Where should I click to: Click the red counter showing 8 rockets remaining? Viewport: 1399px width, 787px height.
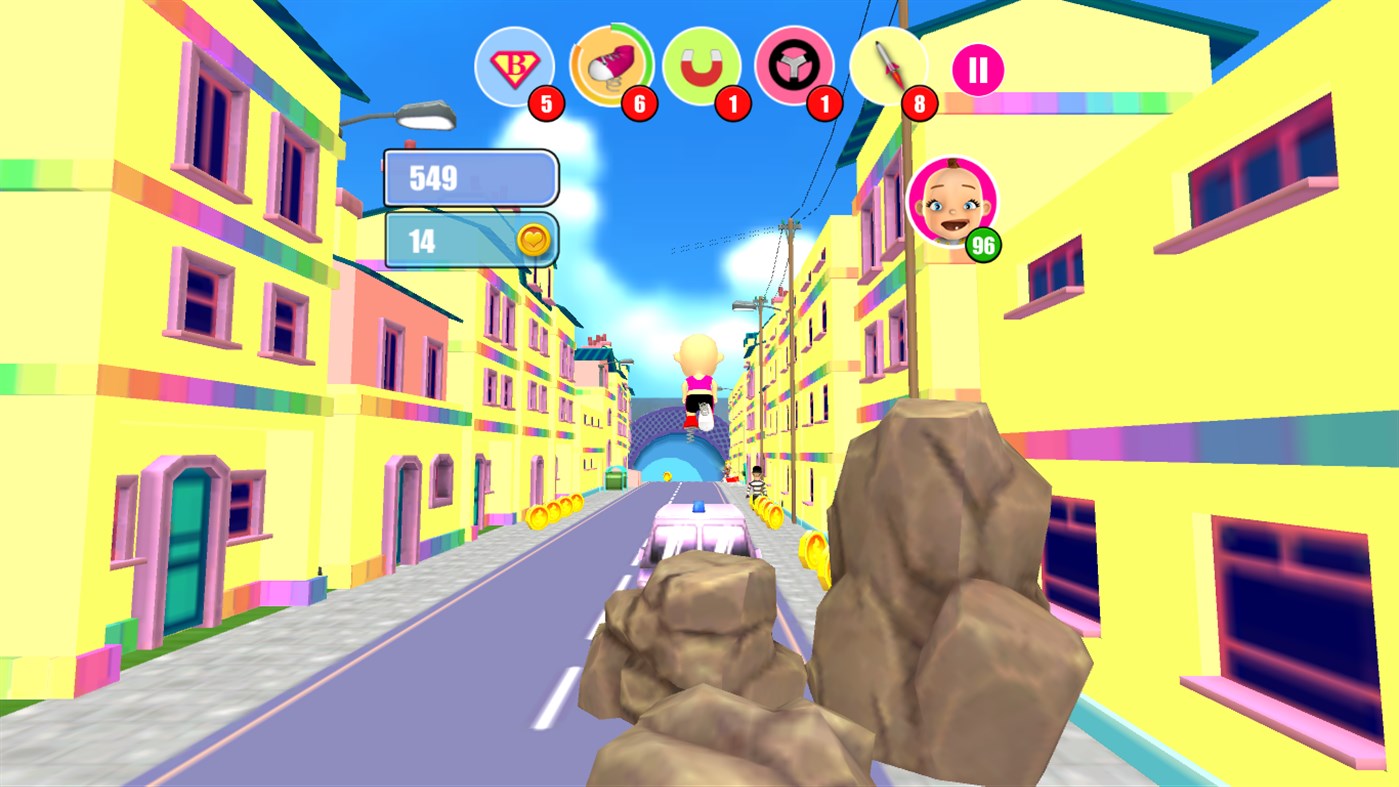[x=918, y=105]
